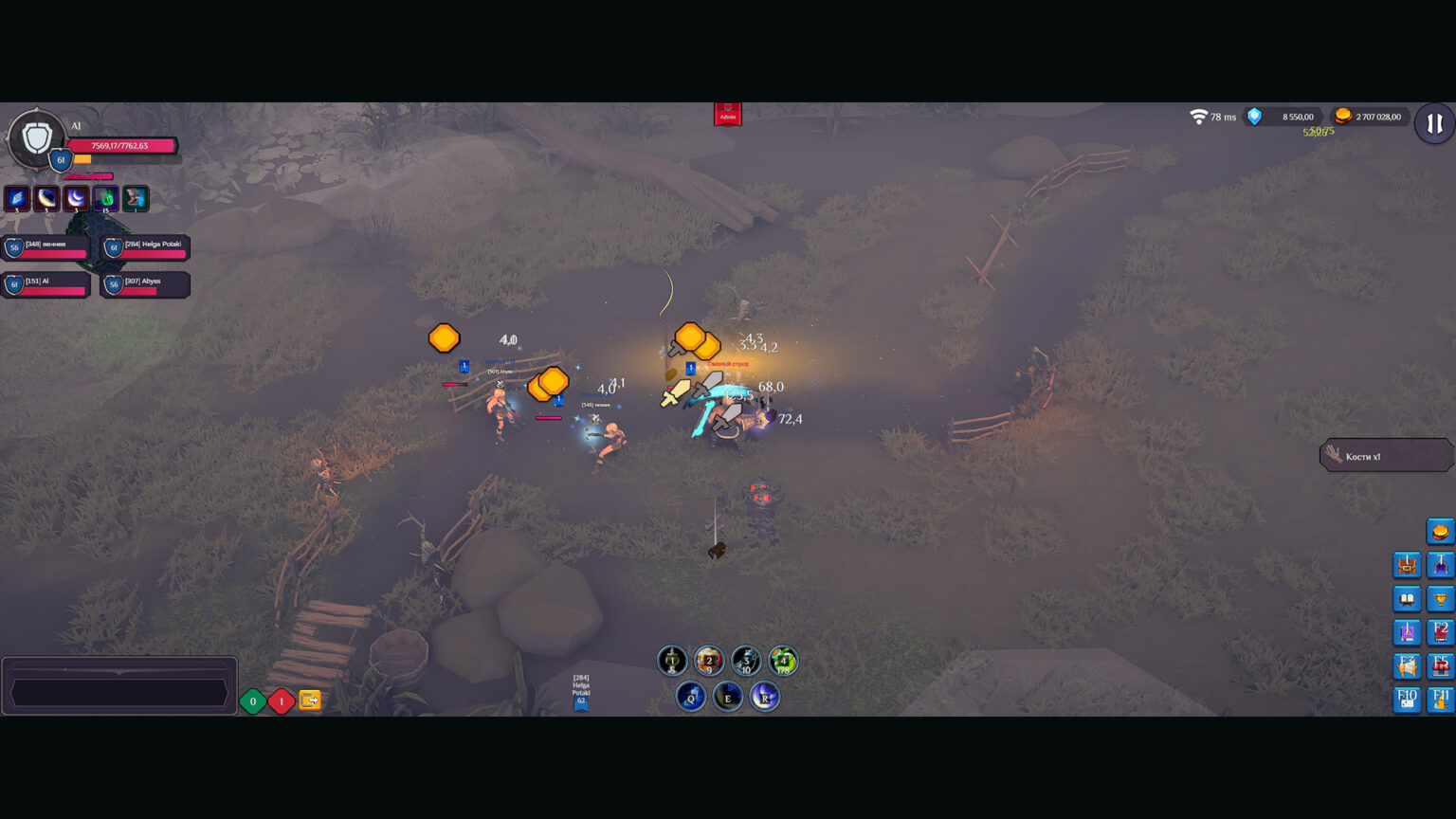
Task: Select party member Abyss's frame
Action: click(x=145, y=284)
